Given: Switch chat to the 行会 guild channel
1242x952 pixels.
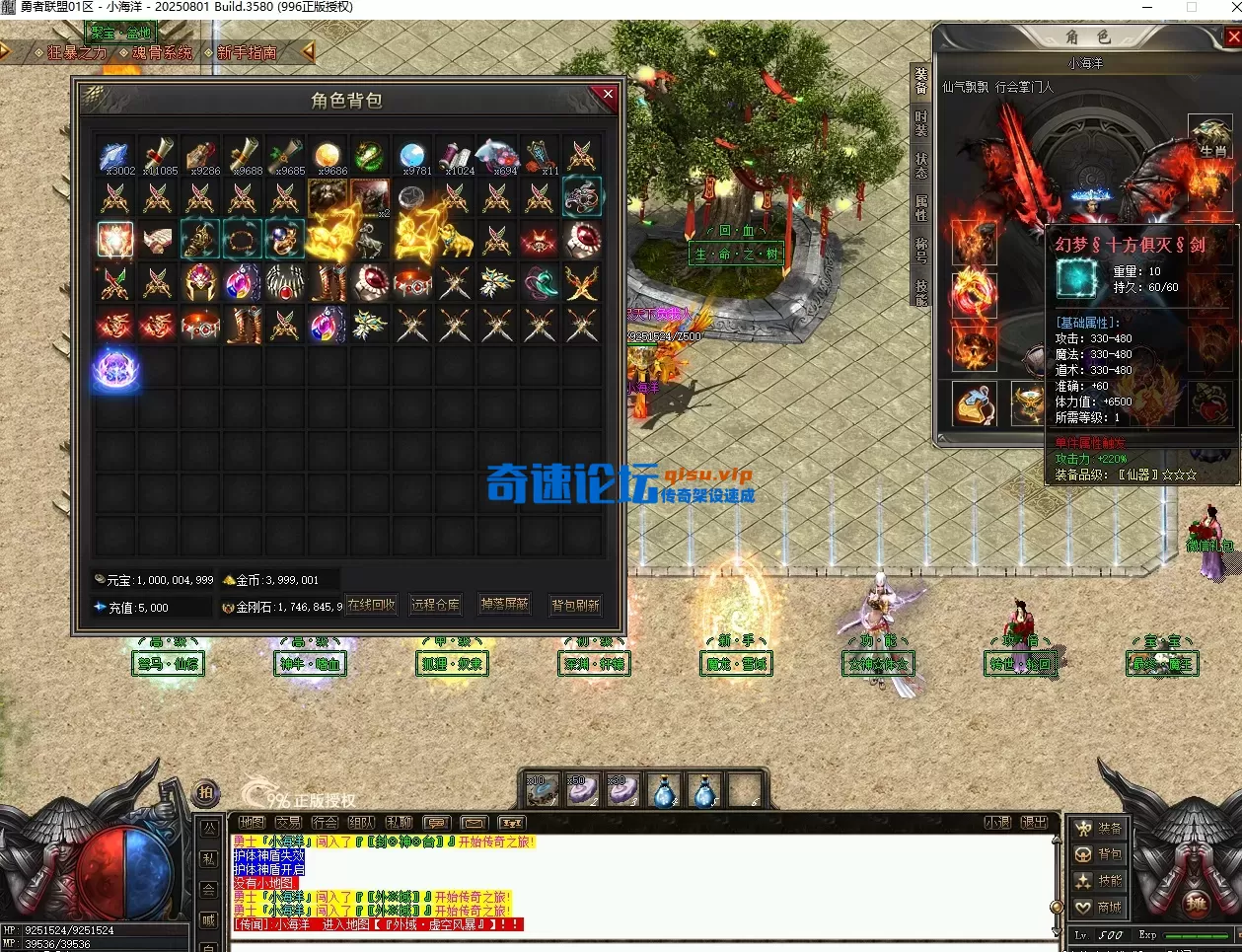Looking at the screenshot, I should [325, 823].
